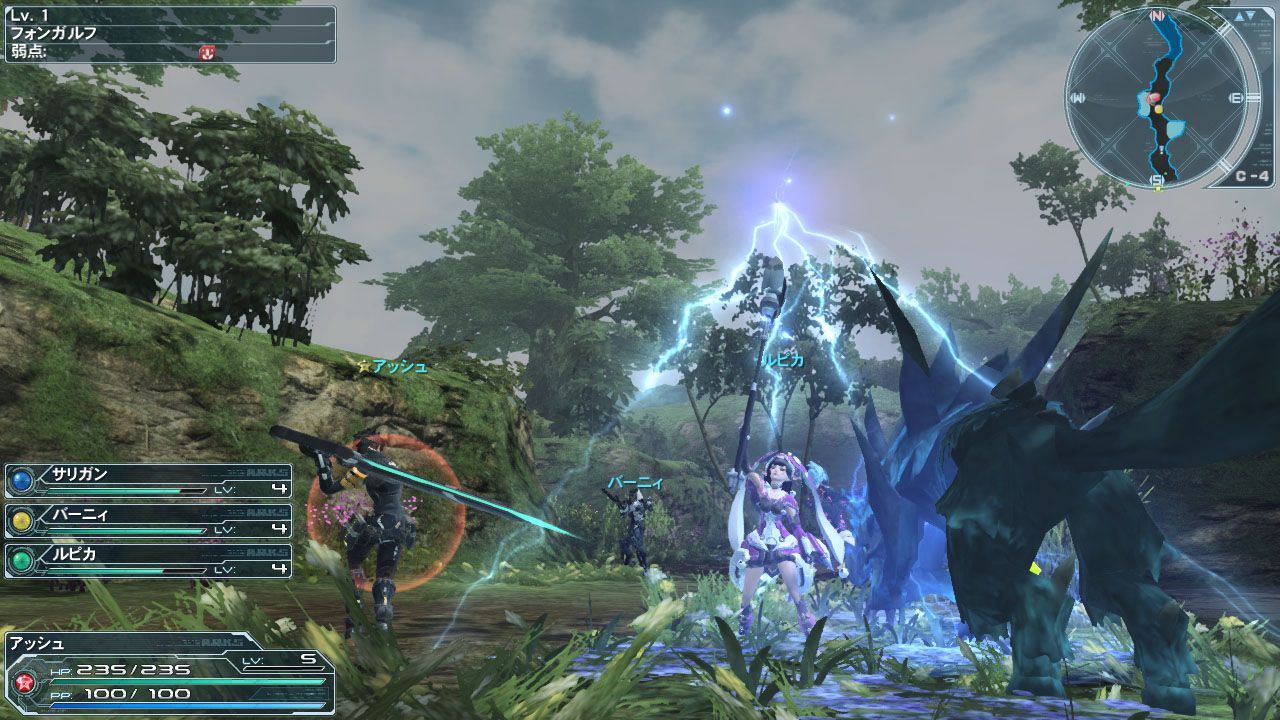Click the fire weakness icon next to 弱点
Image resolution: width=1280 pixels, height=720 pixels.
(207, 53)
